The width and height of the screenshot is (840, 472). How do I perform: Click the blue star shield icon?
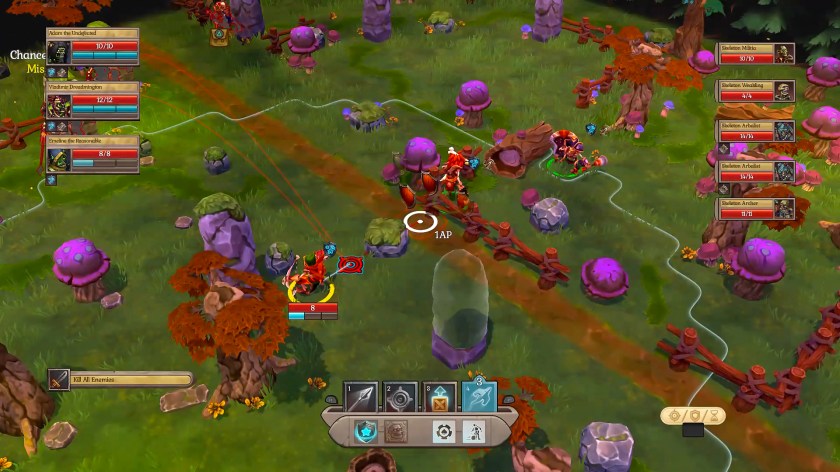tap(367, 431)
